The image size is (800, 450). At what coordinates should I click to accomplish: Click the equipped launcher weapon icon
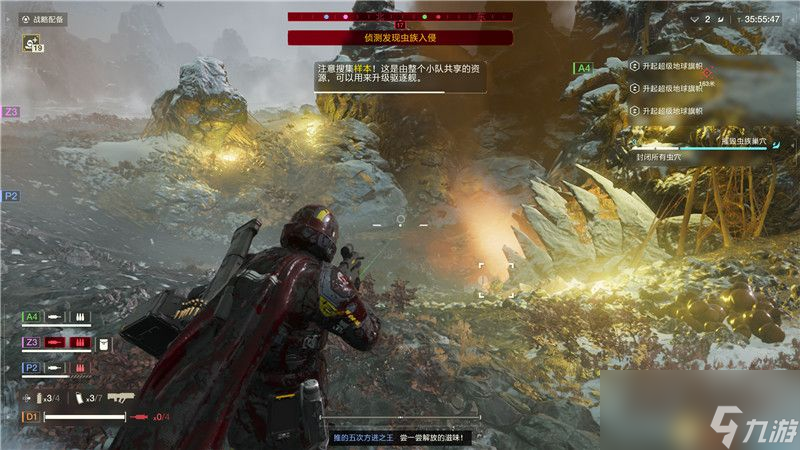(121, 397)
